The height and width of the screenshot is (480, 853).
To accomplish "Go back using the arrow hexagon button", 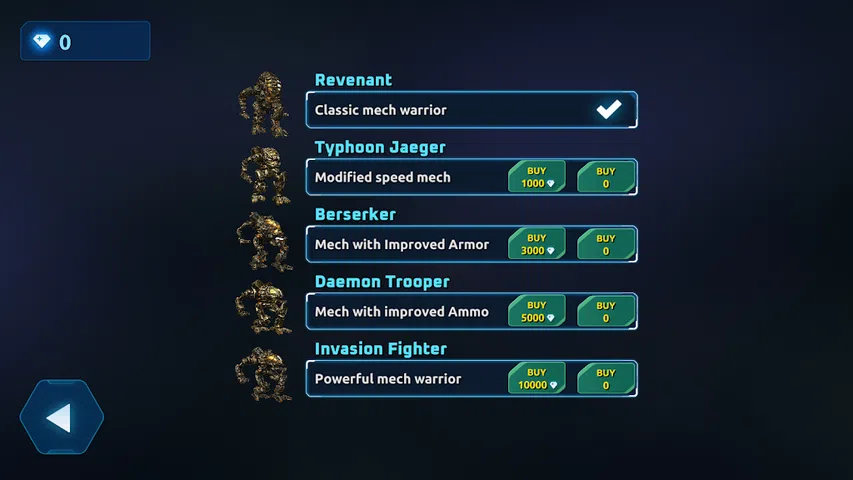I will (x=61, y=417).
